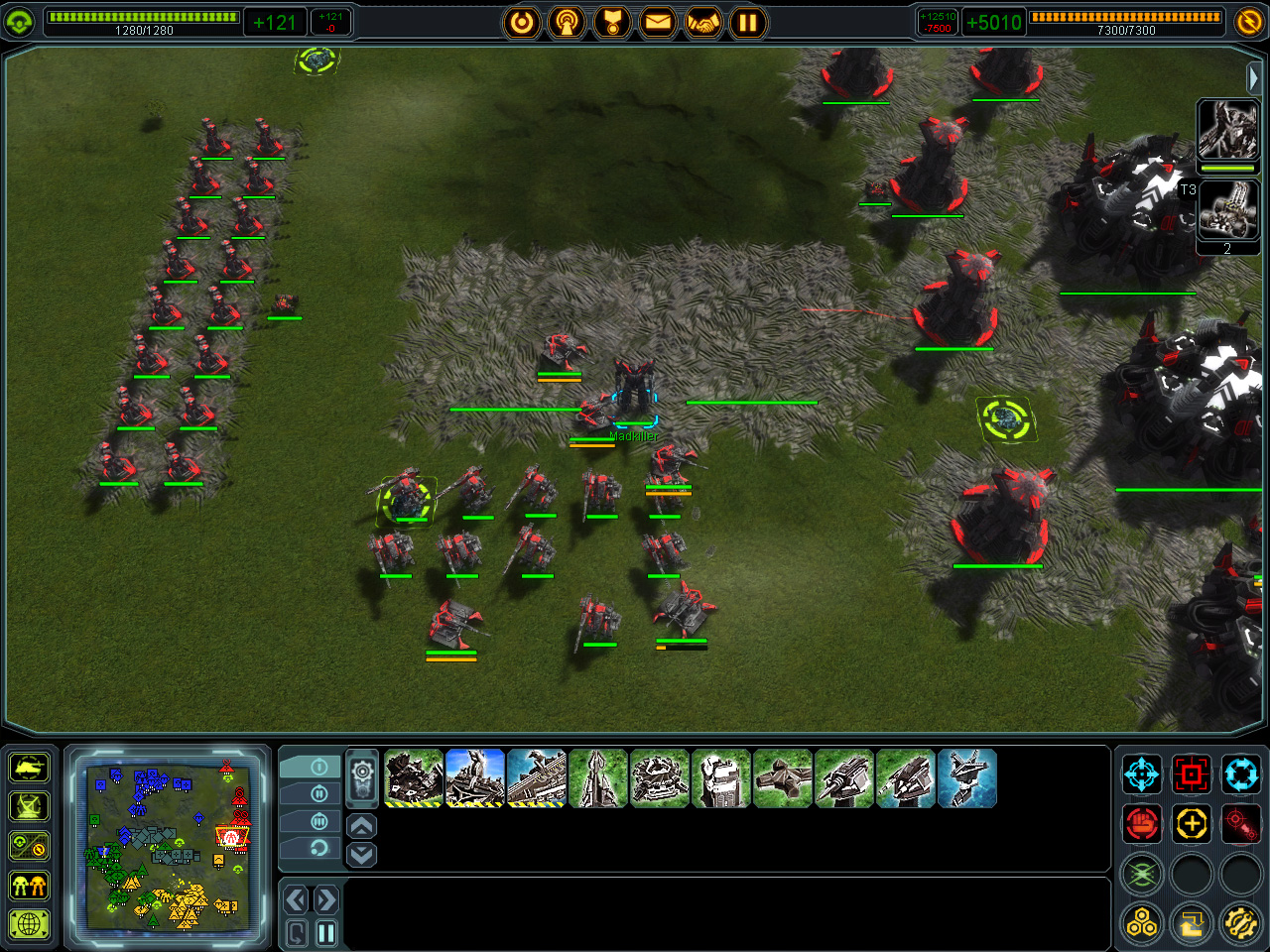The height and width of the screenshot is (952, 1270).
Task: Click the commander portrait avatar
Action: [1227, 129]
